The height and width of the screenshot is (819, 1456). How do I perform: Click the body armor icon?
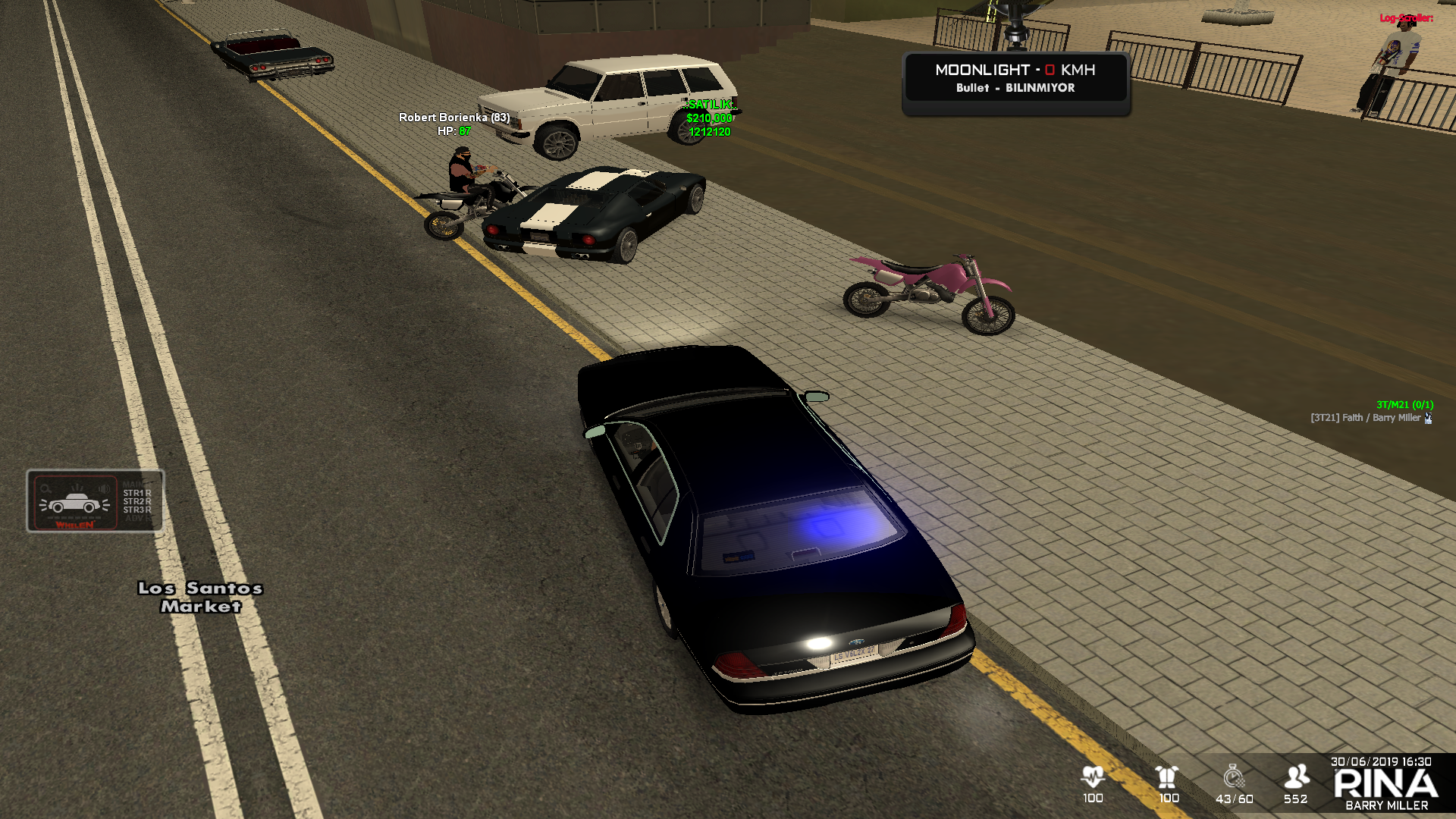pyautogui.click(x=1168, y=777)
